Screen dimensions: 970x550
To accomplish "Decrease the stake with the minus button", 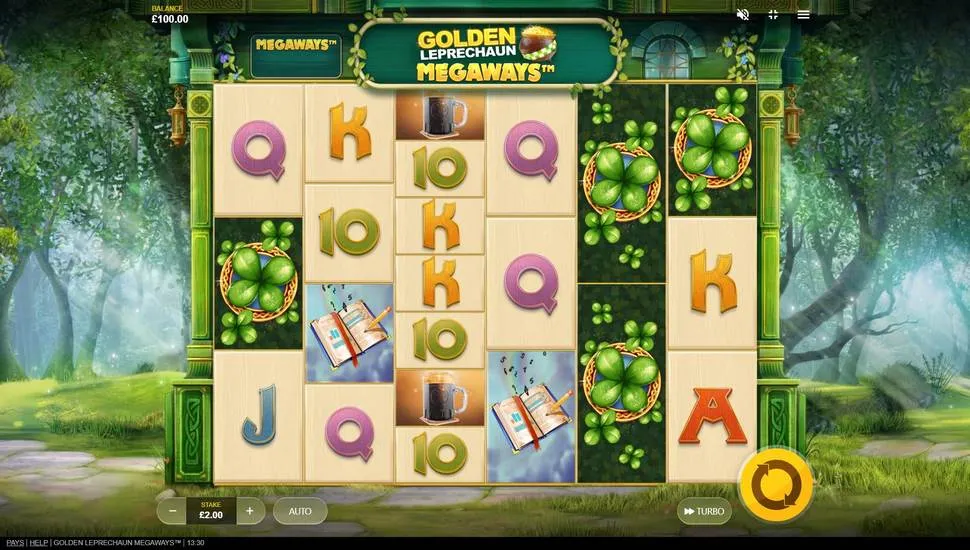I will click(172, 511).
